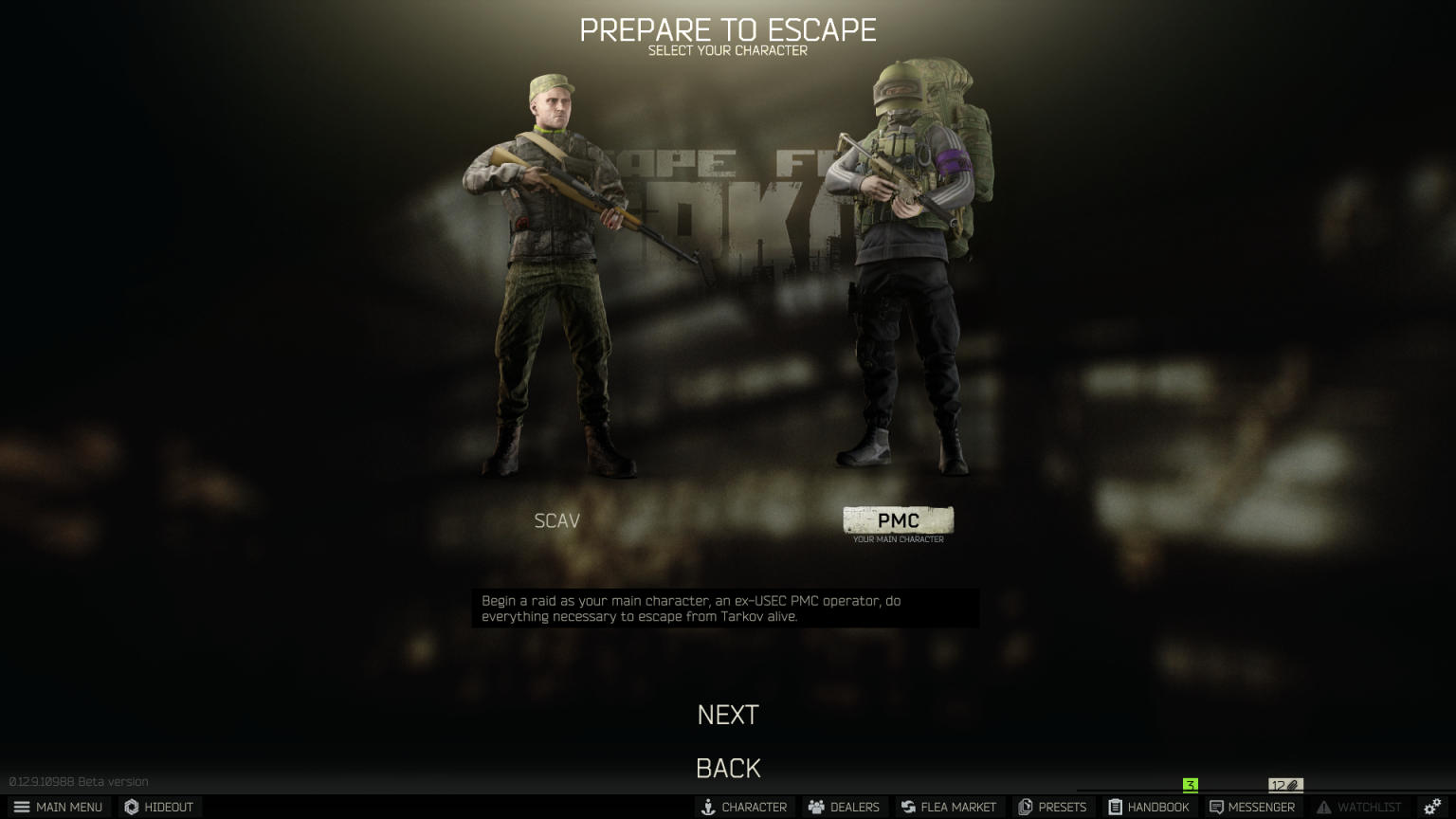Screen dimensions: 1456x819
Task: Click the green '3' notification badge
Action: (1191, 785)
